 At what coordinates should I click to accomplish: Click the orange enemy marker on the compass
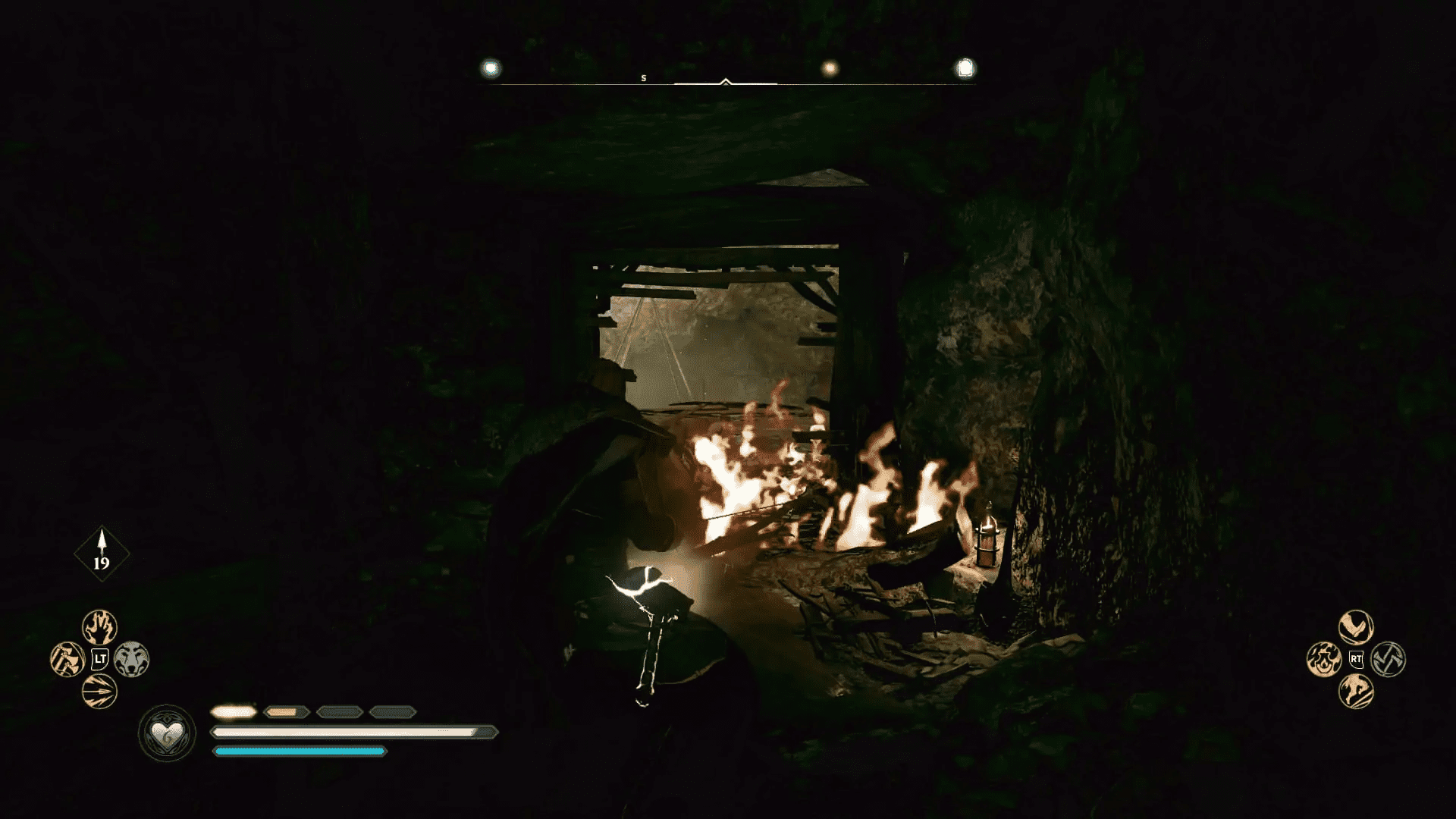(830, 66)
